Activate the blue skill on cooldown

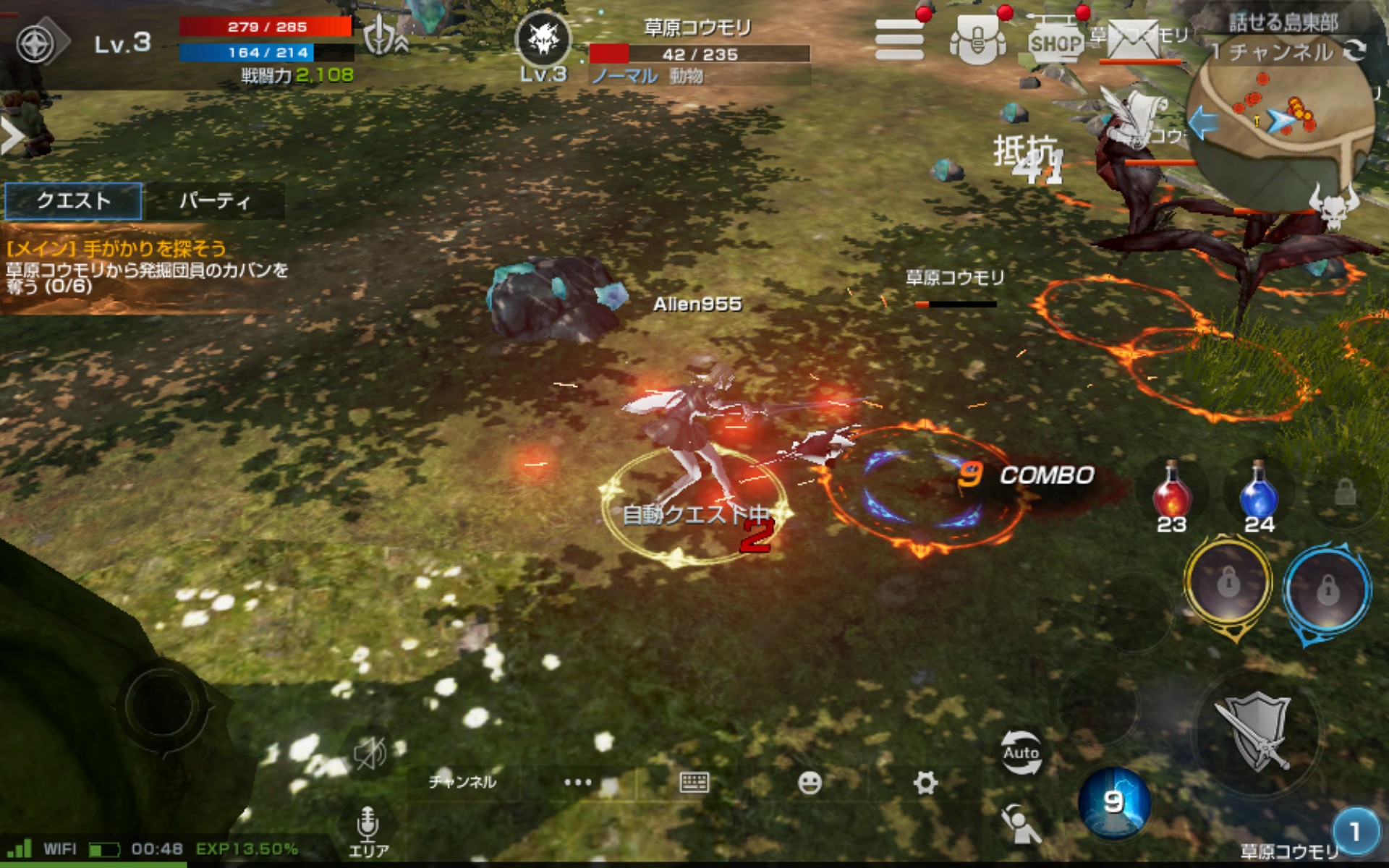click(1113, 801)
